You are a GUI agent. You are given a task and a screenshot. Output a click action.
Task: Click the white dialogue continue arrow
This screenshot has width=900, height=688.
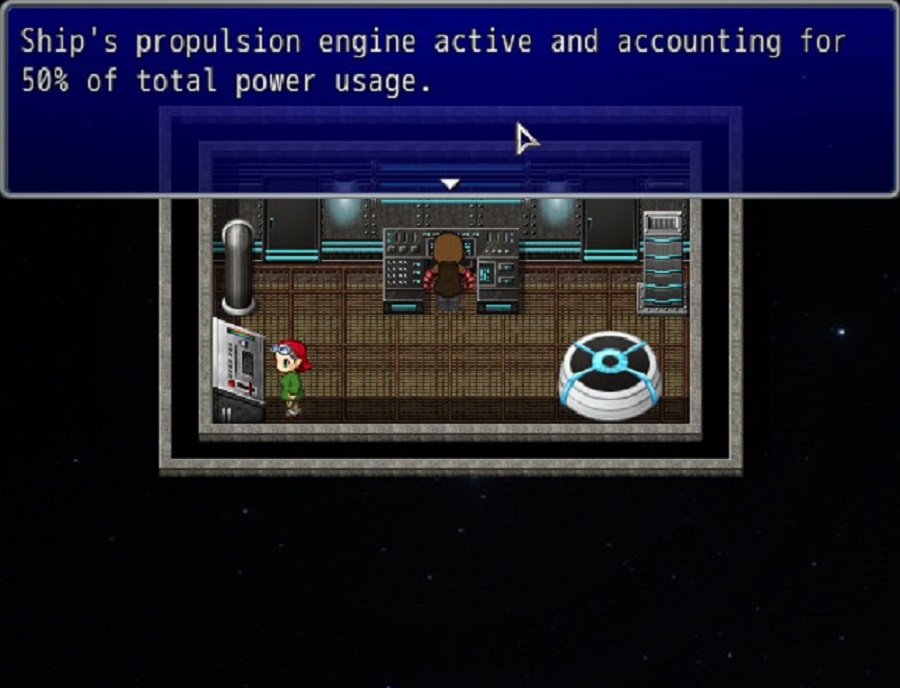[x=450, y=184]
